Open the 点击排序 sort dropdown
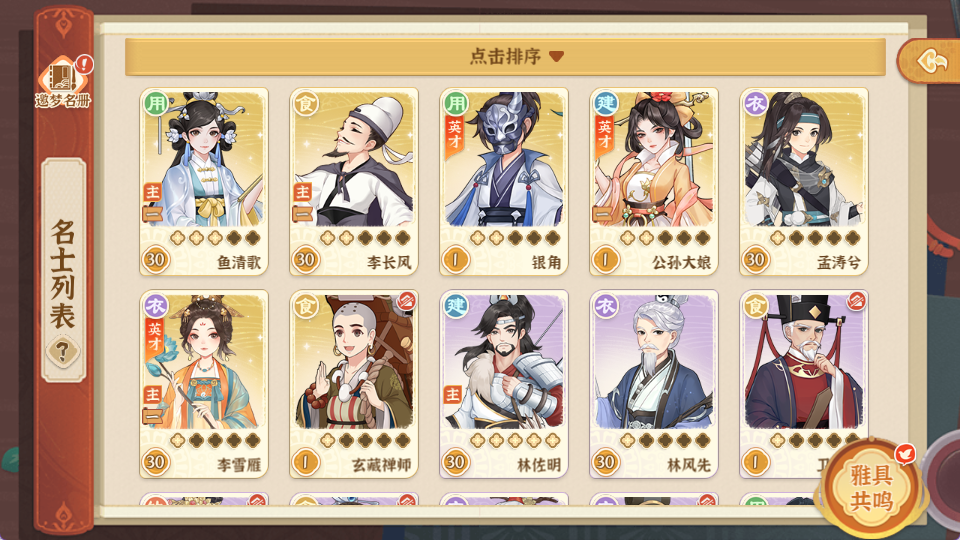 505,57
